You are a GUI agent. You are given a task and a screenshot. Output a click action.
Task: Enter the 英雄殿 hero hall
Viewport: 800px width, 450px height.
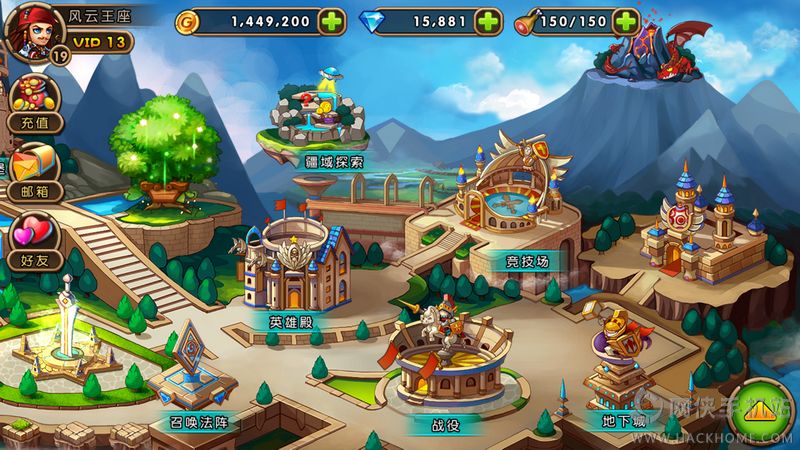[x=291, y=270]
